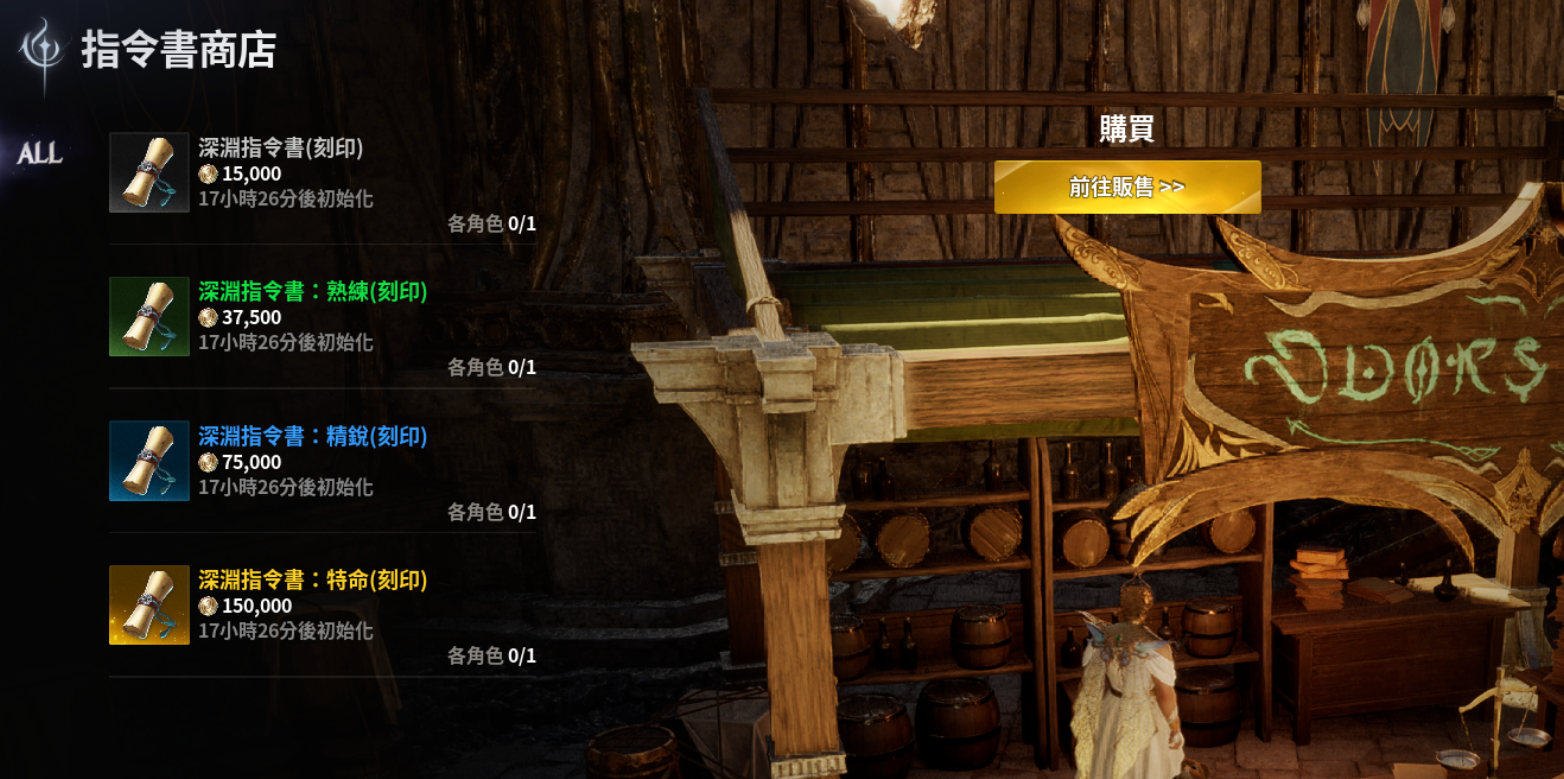Switch to the ALL category tab

click(40, 153)
